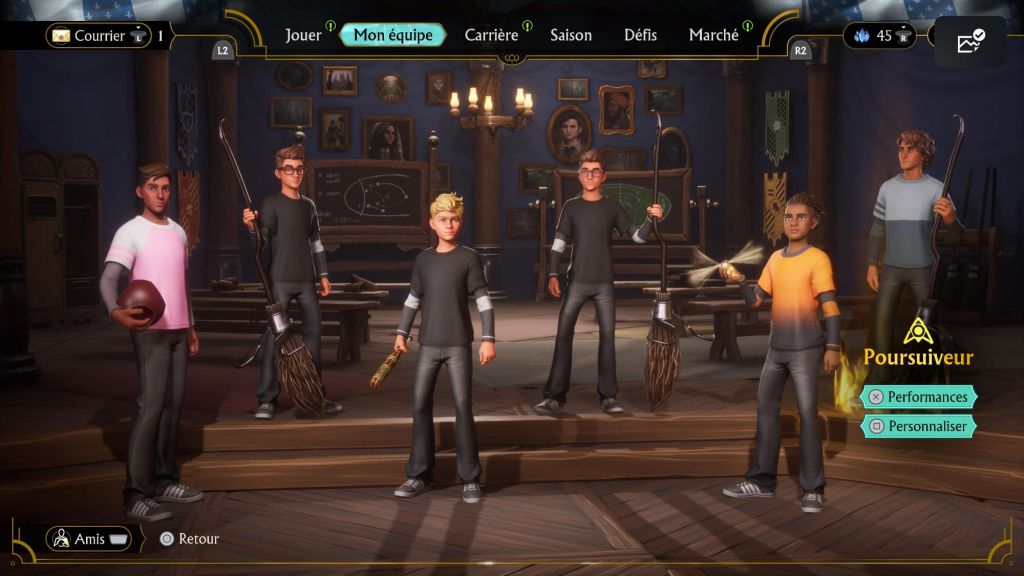The width and height of the screenshot is (1024, 576).
Task: Open the Défis tab
Action: (641, 35)
